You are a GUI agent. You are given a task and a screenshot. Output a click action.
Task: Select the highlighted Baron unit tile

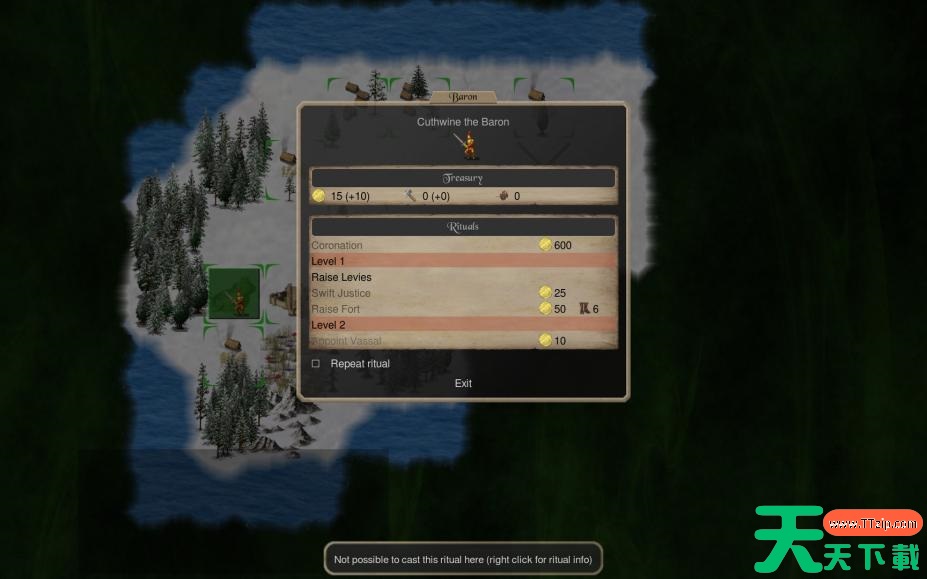236,294
